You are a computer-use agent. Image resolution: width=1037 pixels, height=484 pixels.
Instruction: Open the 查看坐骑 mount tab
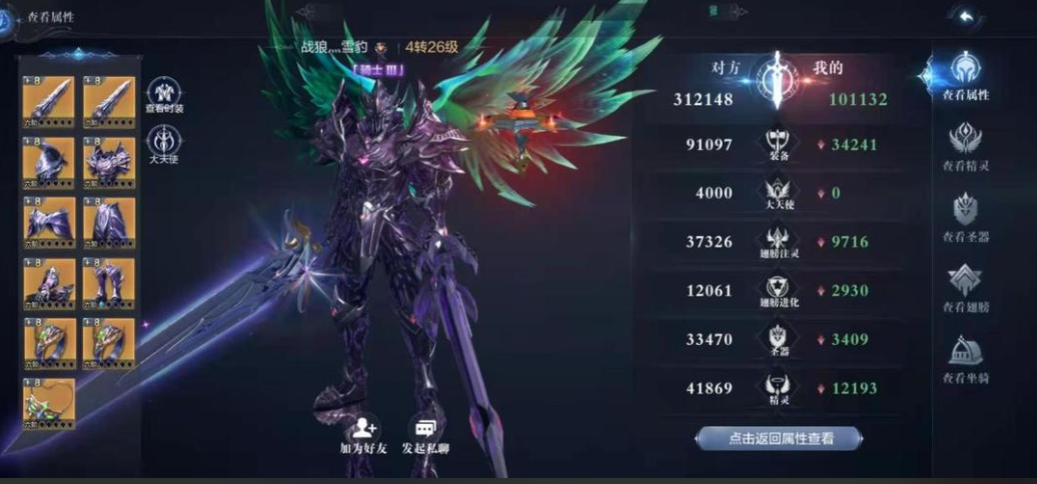(965, 358)
